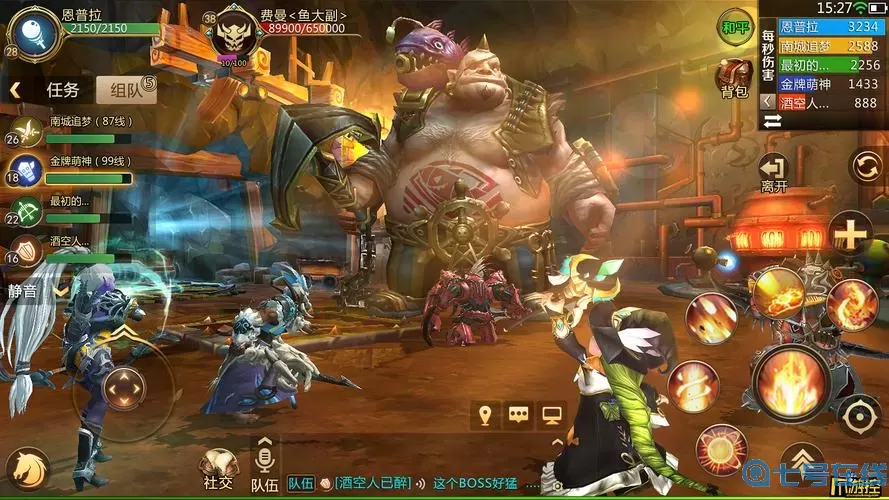This screenshot has height=500, width=889.
Task: Open the chat speech-bubble button
Action: coord(518,415)
